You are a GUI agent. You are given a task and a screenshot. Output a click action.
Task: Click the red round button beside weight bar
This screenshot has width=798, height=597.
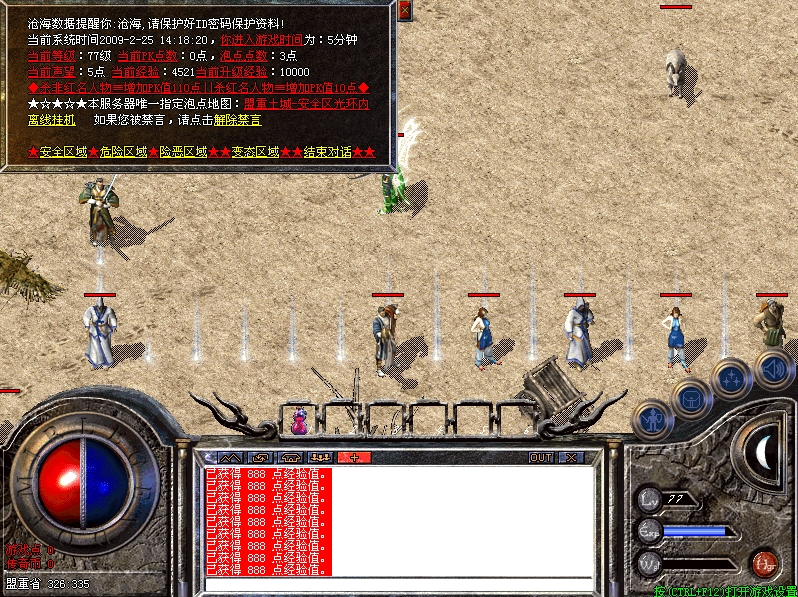coord(765,561)
